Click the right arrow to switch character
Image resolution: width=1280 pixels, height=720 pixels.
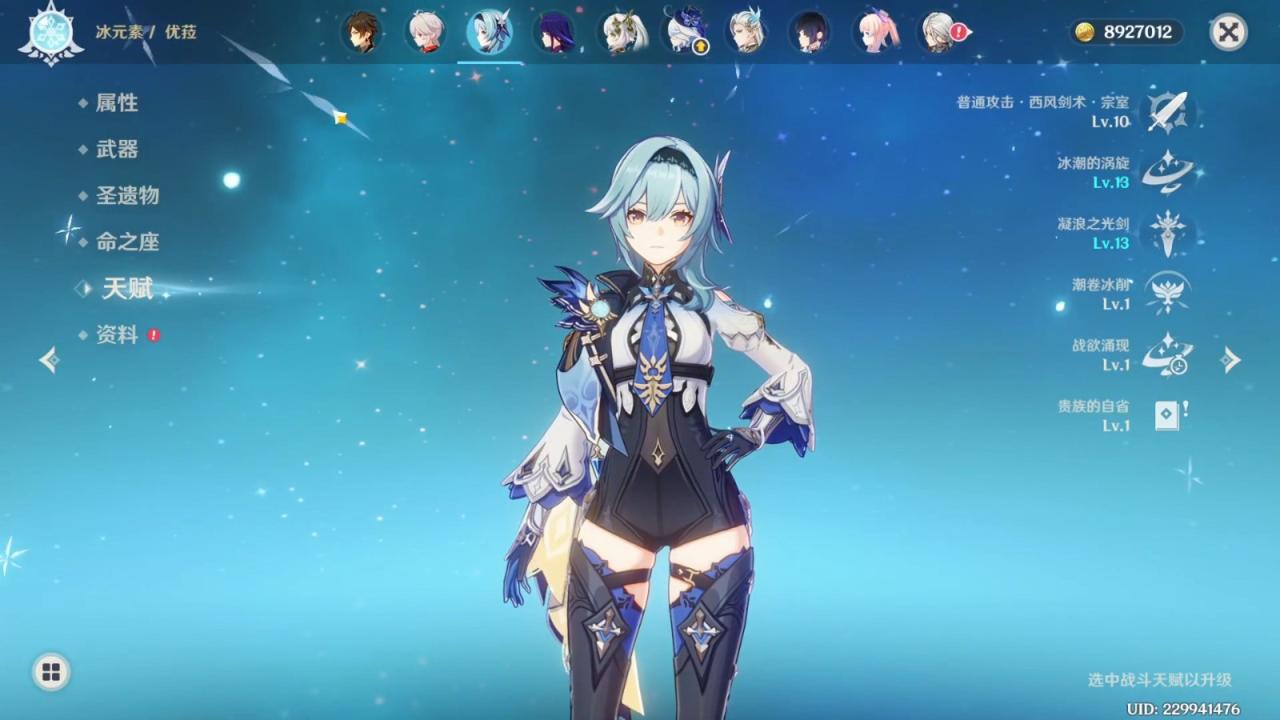(x=1233, y=360)
